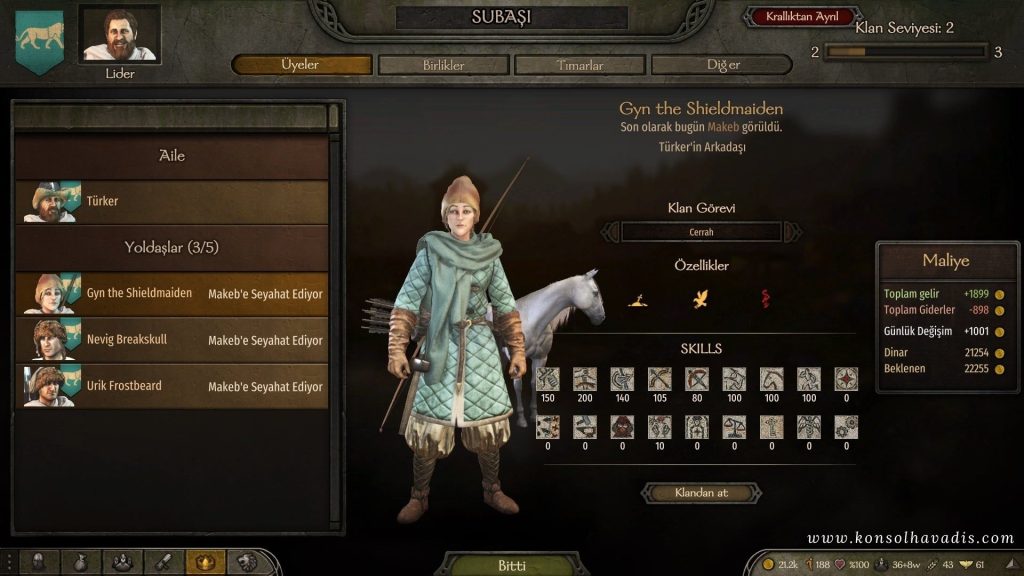Choose Gyn the Shieldmaiden row

click(171, 294)
